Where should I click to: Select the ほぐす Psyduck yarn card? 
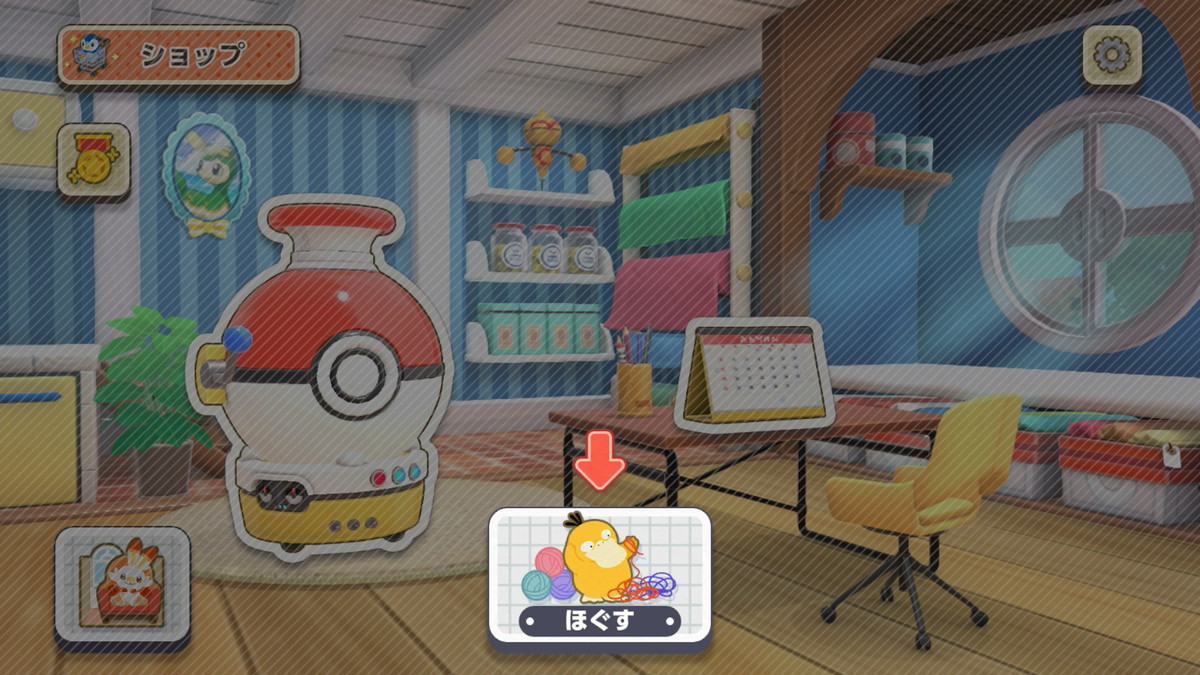pyautogui.click(x=600, y=575)
